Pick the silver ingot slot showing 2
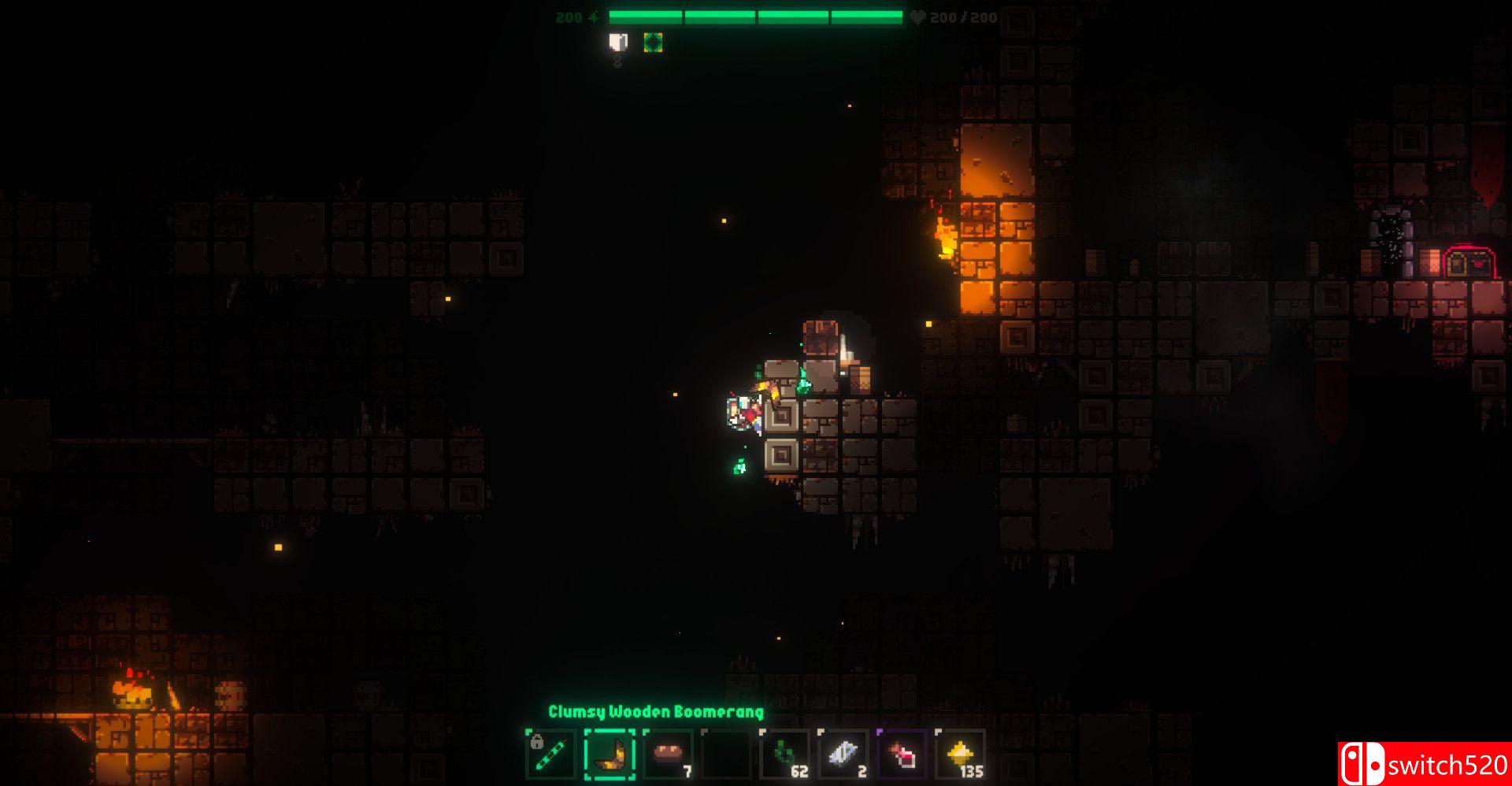Image resolution: width=1512 pixels, height=786 pixels. [x=843, y=754]
